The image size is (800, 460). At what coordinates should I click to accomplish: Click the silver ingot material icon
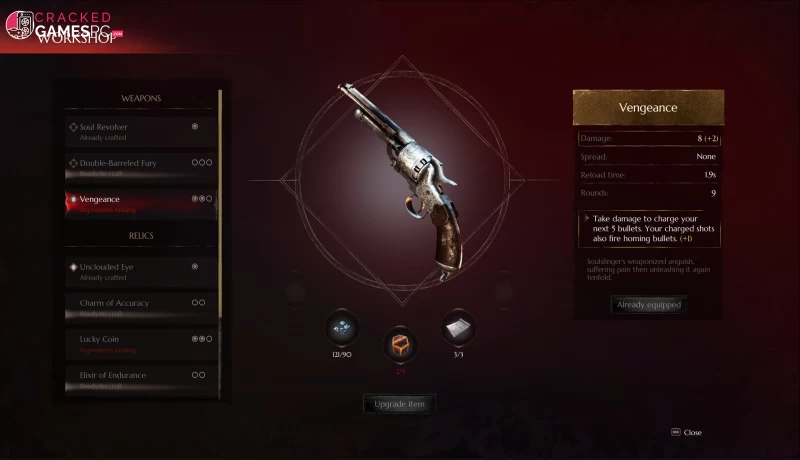tap(458, 326)
